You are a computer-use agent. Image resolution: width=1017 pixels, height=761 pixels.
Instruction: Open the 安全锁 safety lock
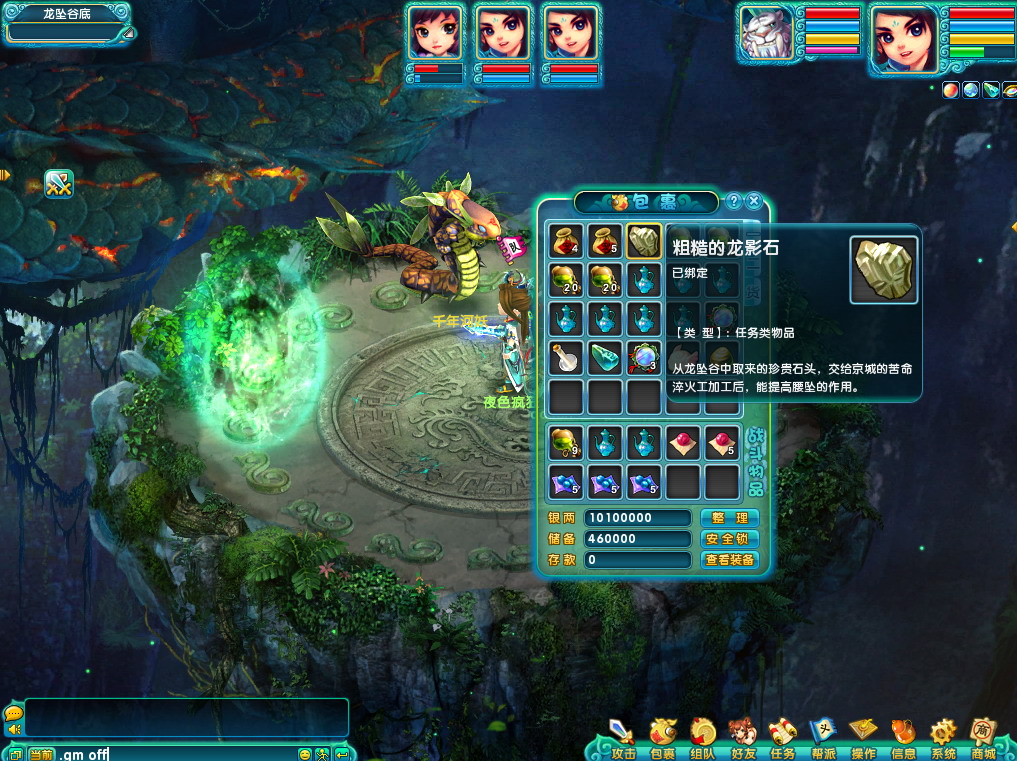coord(729,539)
